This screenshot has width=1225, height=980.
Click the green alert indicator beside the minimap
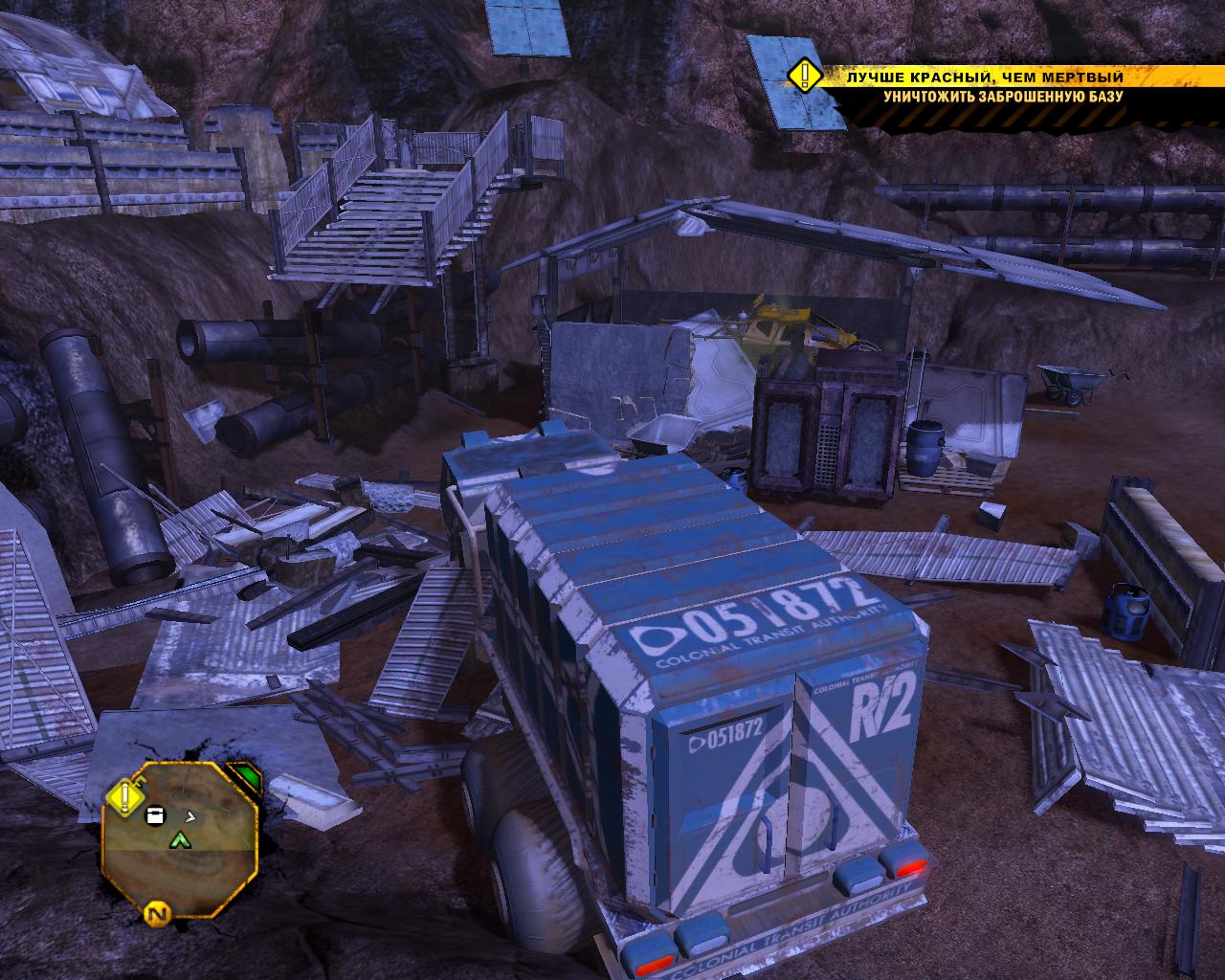(247, 776)
